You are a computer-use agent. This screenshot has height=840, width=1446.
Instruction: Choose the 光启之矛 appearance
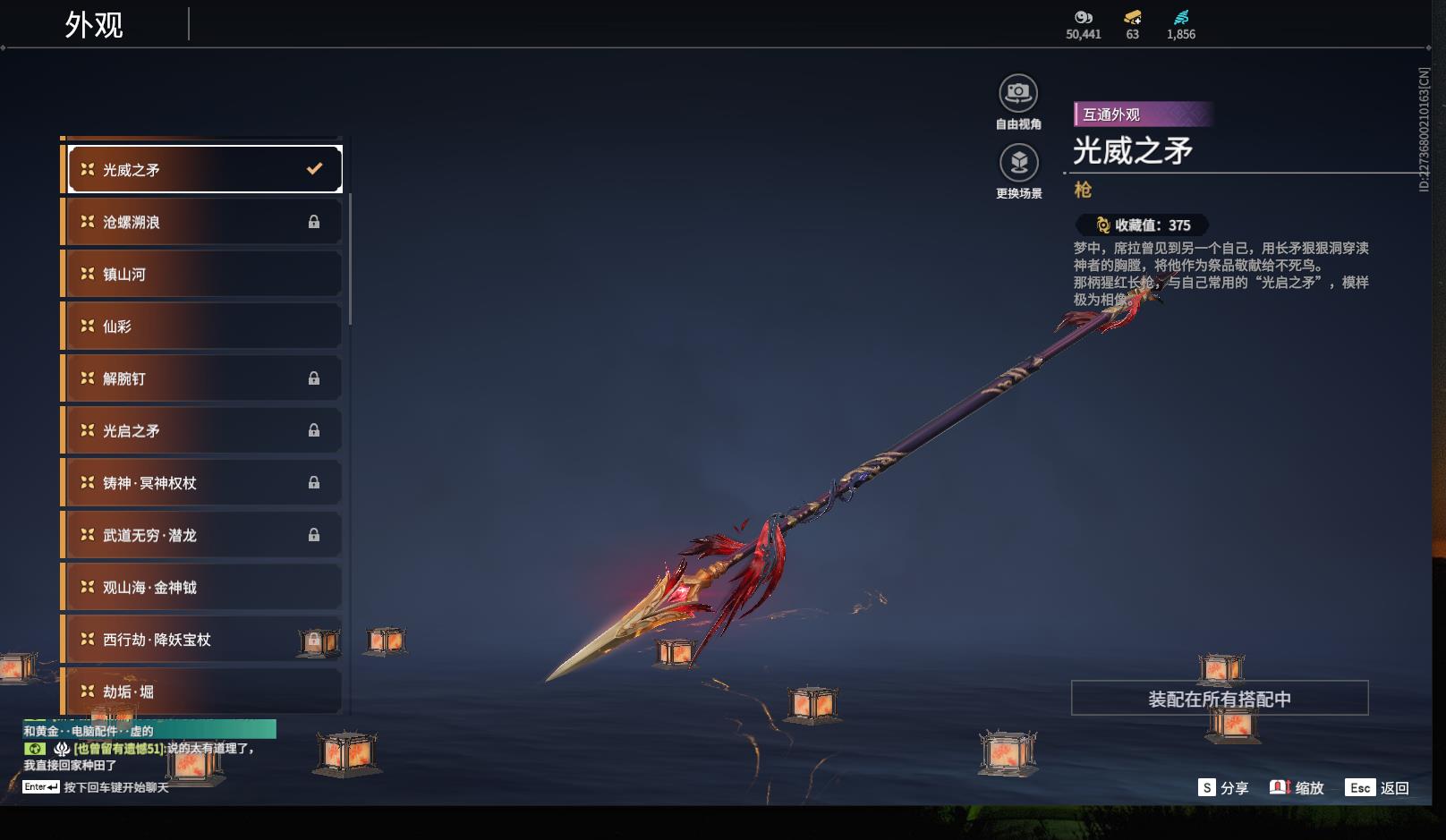click(202, 430)
